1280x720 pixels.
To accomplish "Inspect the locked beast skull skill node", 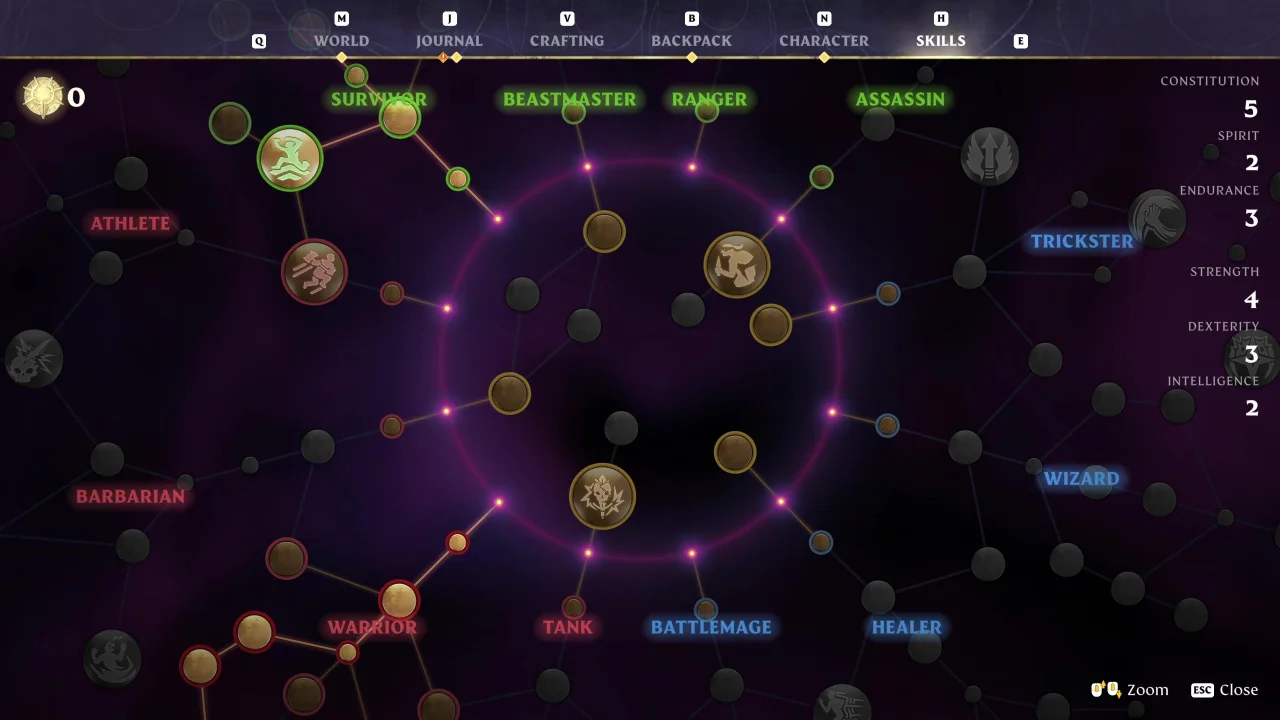I will click(x=34, y=359).
